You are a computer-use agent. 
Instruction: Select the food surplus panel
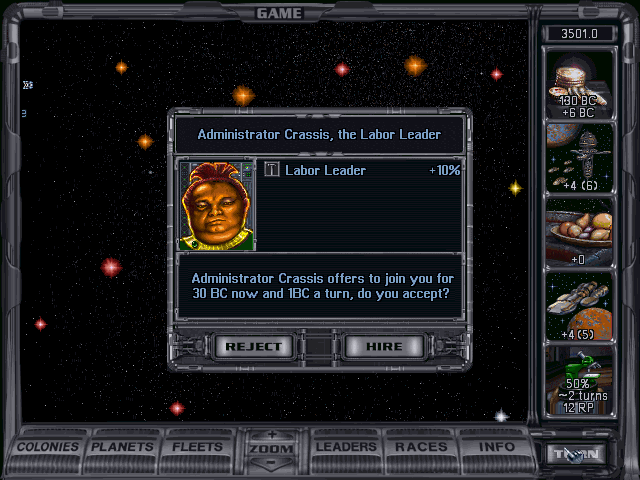580,232
